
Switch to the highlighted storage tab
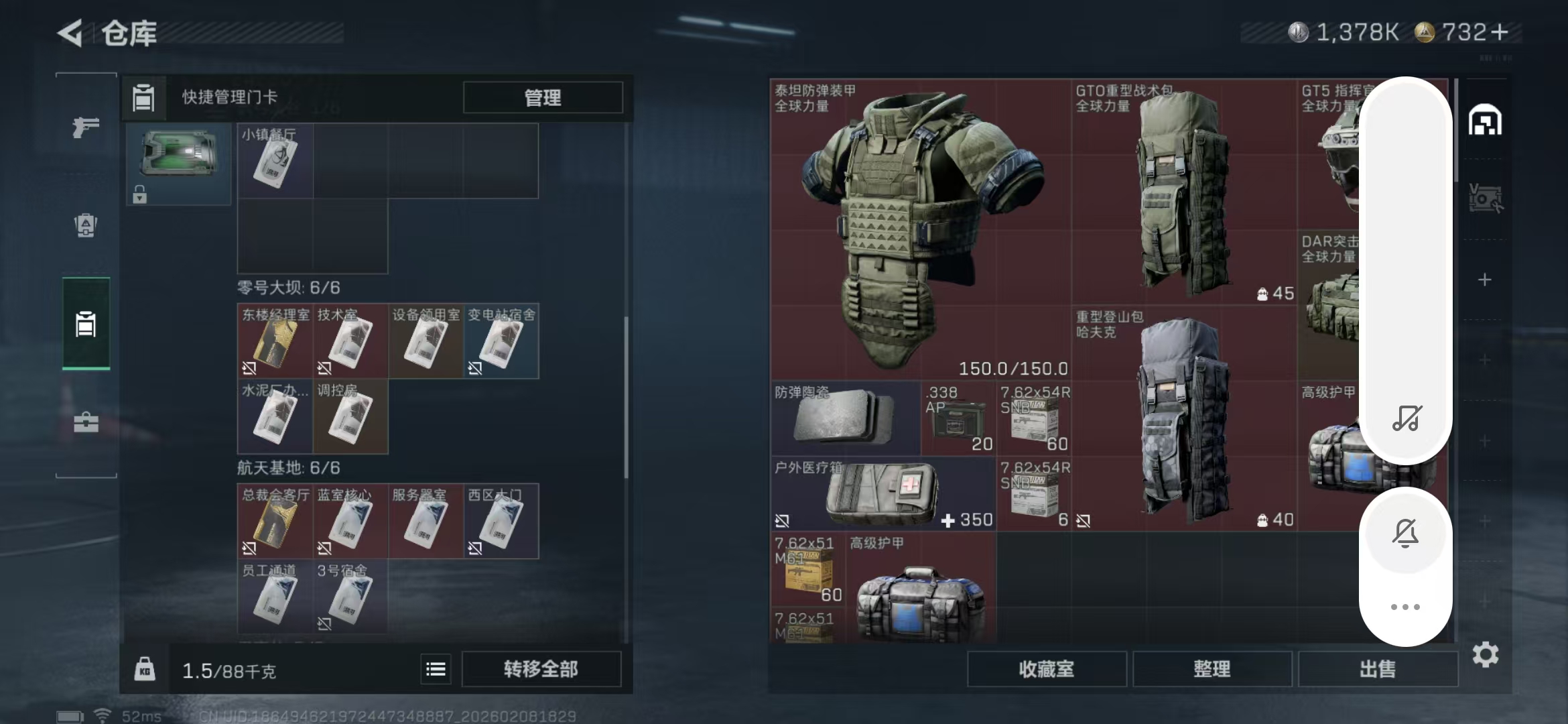(x=84, y=324)
